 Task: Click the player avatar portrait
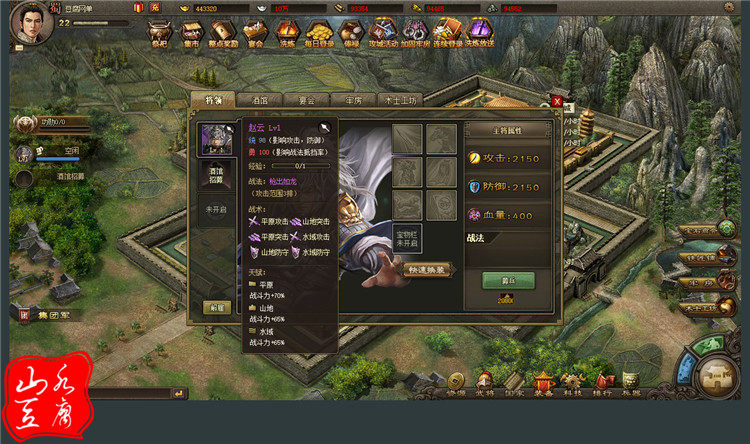[x=27, y=24]
